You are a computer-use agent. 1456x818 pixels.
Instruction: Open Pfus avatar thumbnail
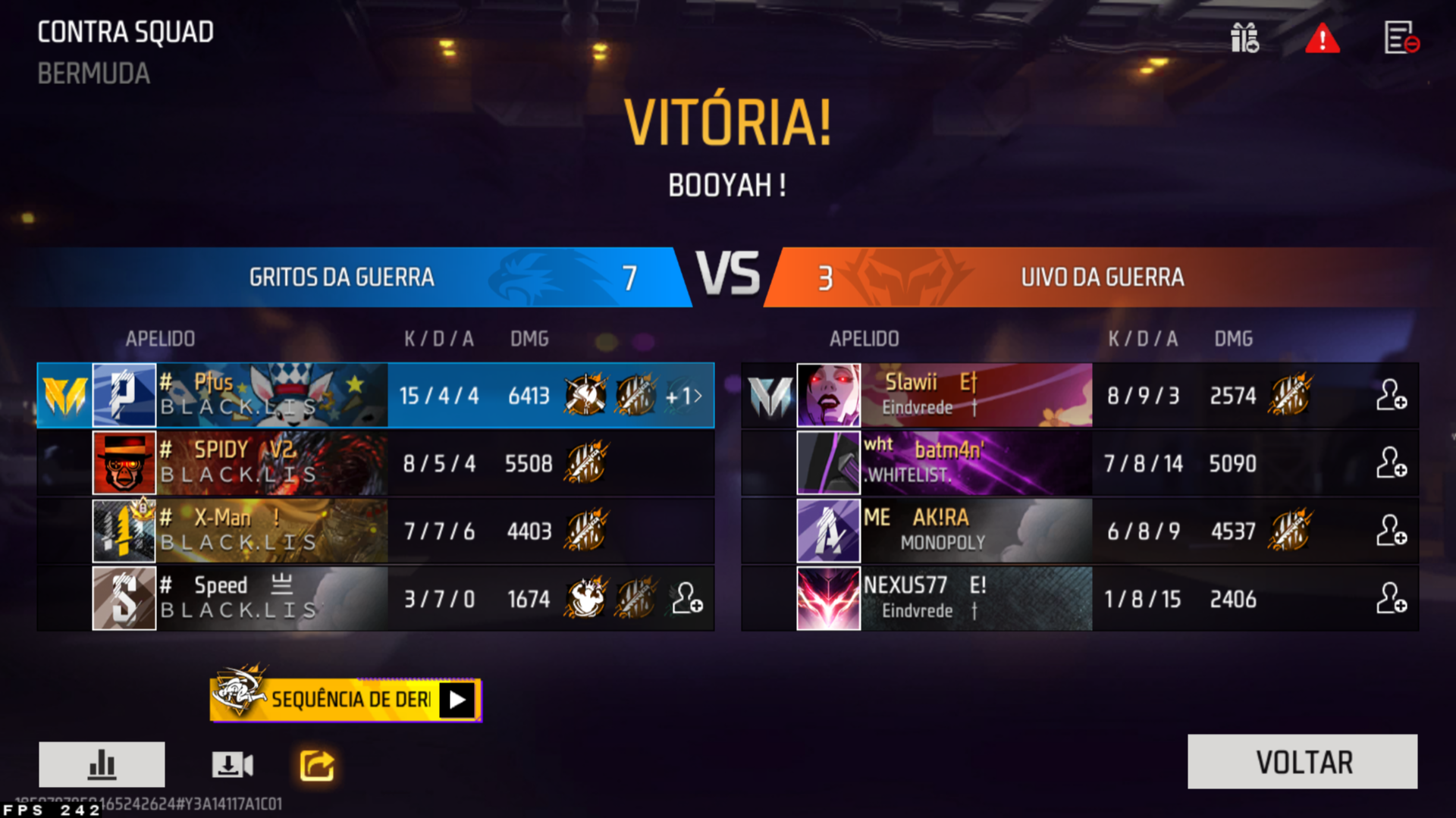124,395
